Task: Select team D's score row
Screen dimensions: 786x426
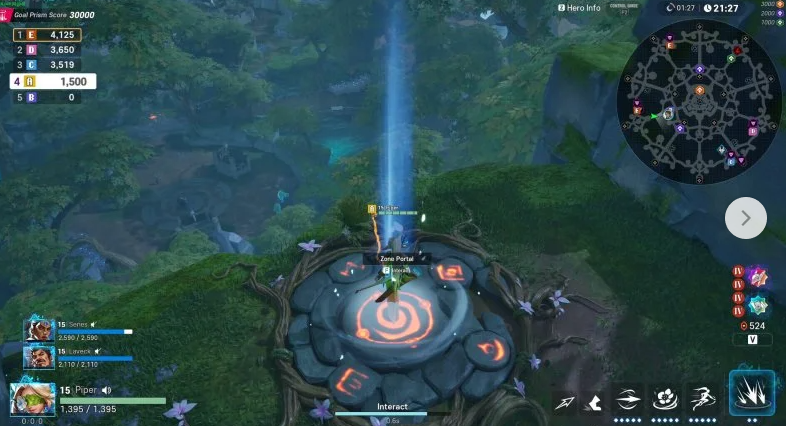Action: pyautogui.click(x=47, y=49)
